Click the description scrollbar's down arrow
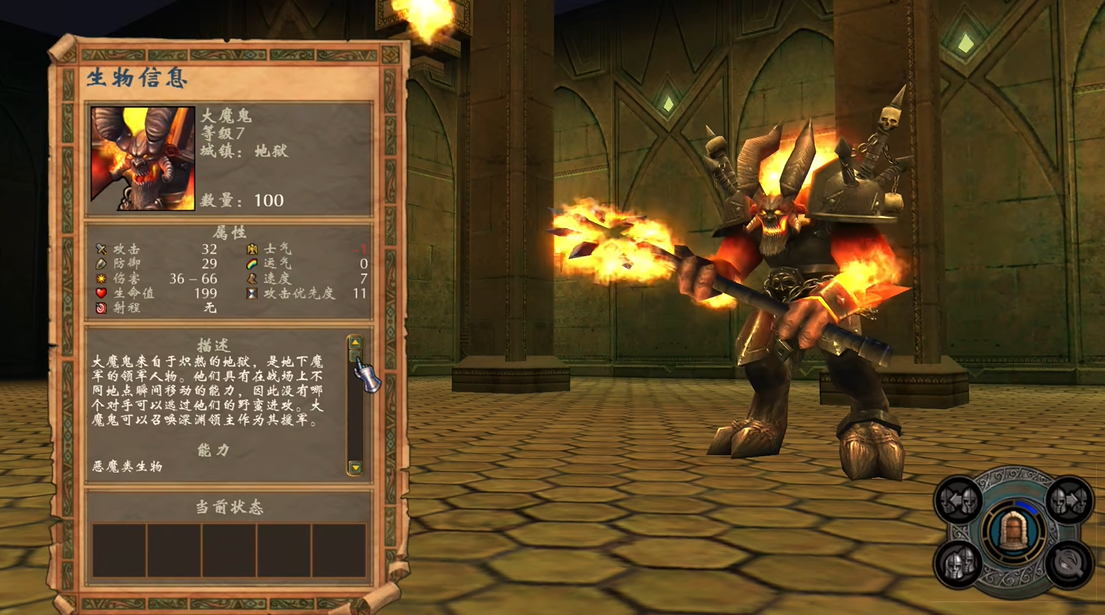 coord(354,467)
